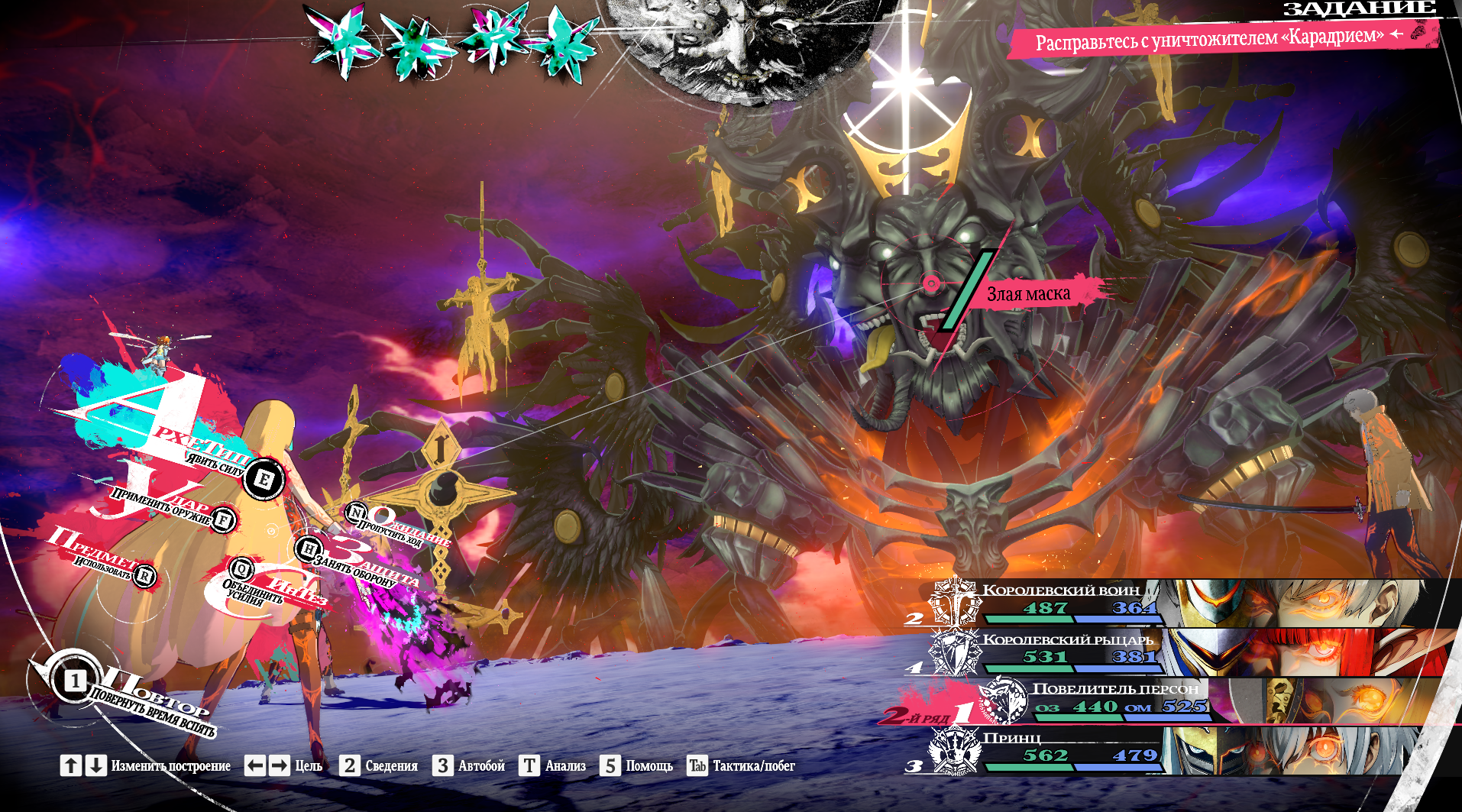Open the Анализ enemy analysis
The height and width of the screenshot is (812, 1462).
click(x=553, y=765)
